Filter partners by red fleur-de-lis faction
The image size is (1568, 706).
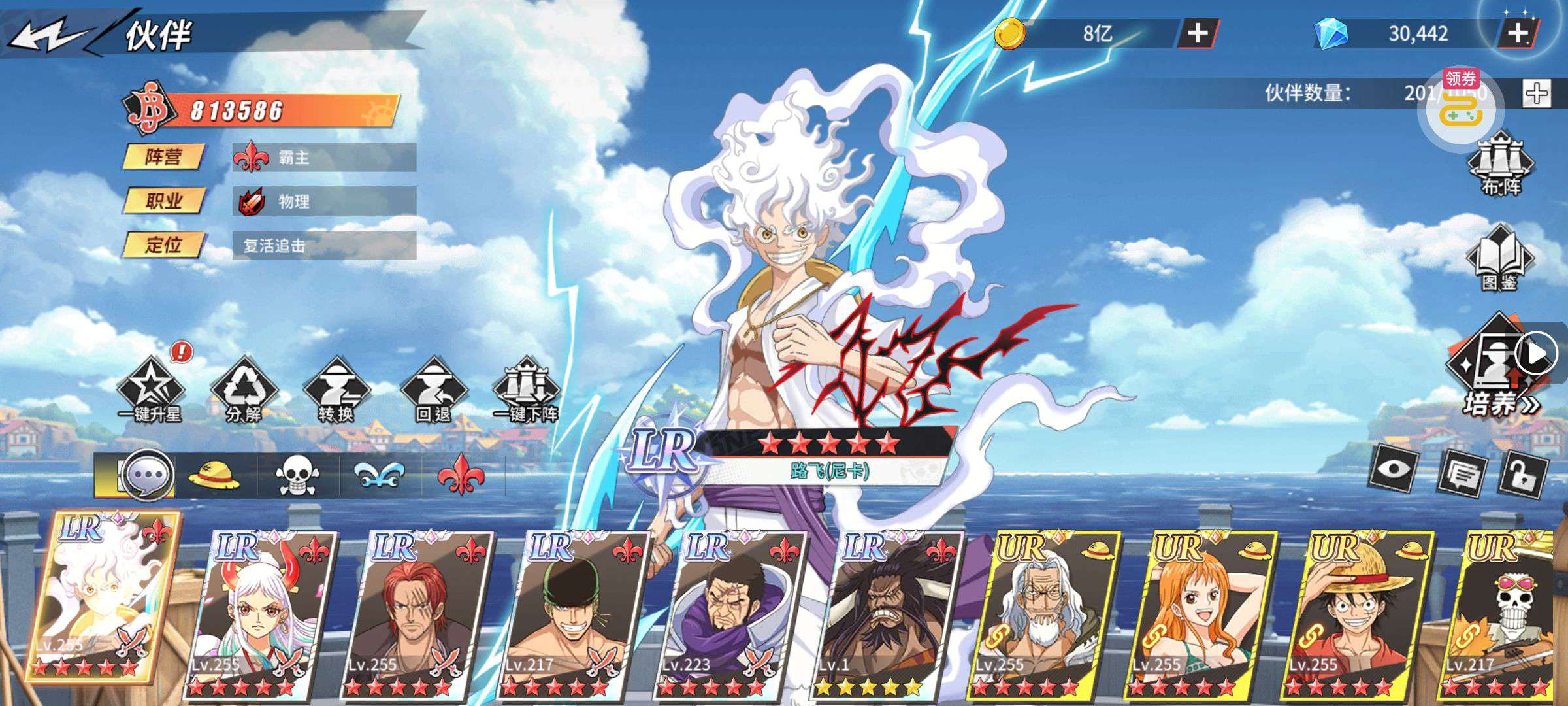[461, 475]
